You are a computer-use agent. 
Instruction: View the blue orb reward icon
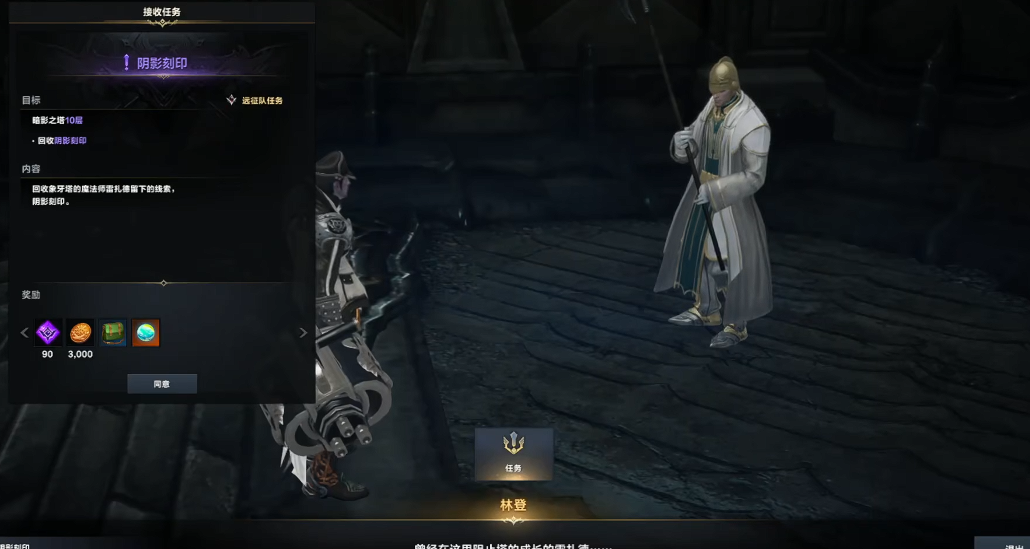click(x=146, y=333)
